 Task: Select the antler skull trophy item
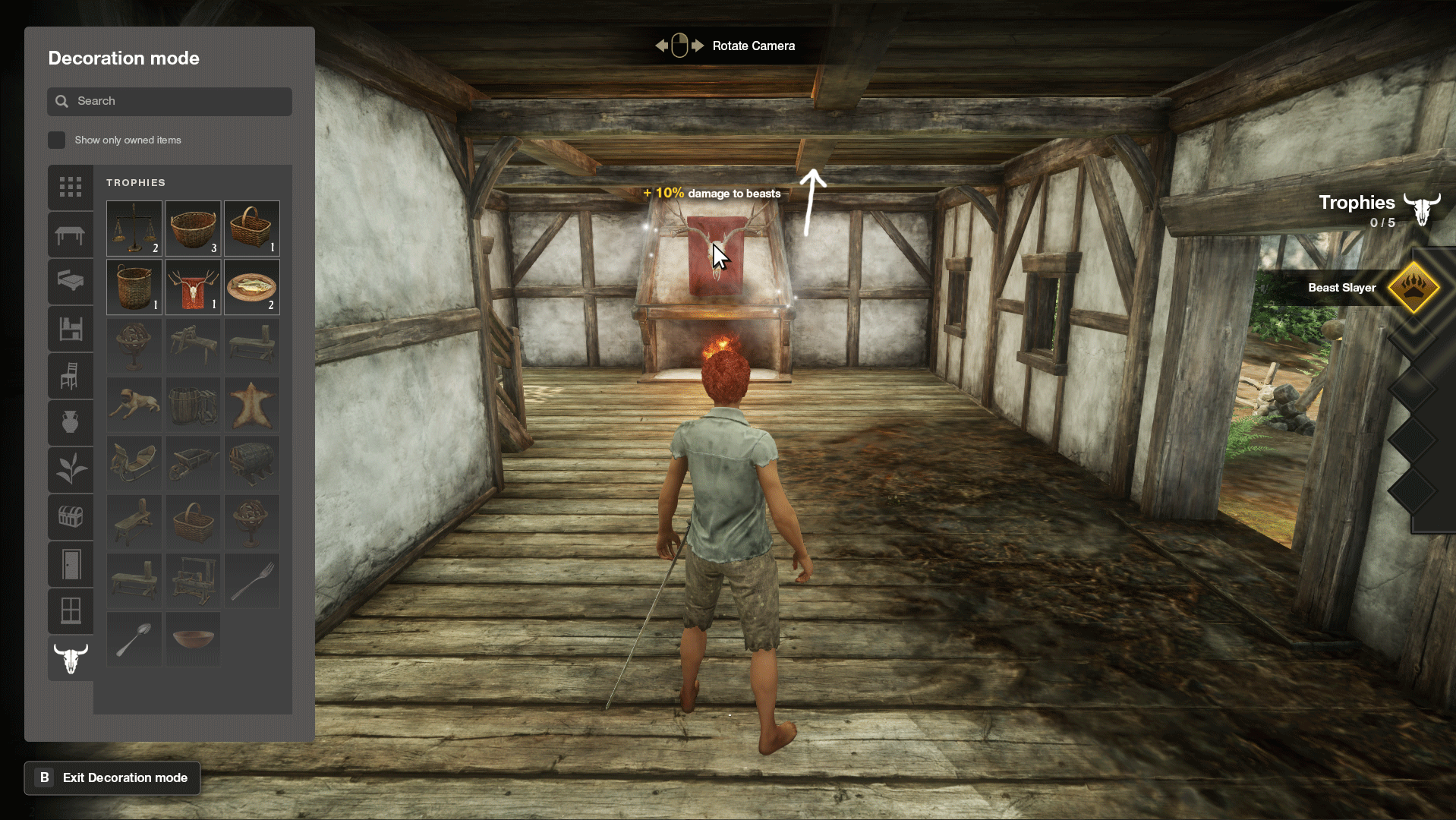(193, 287)
